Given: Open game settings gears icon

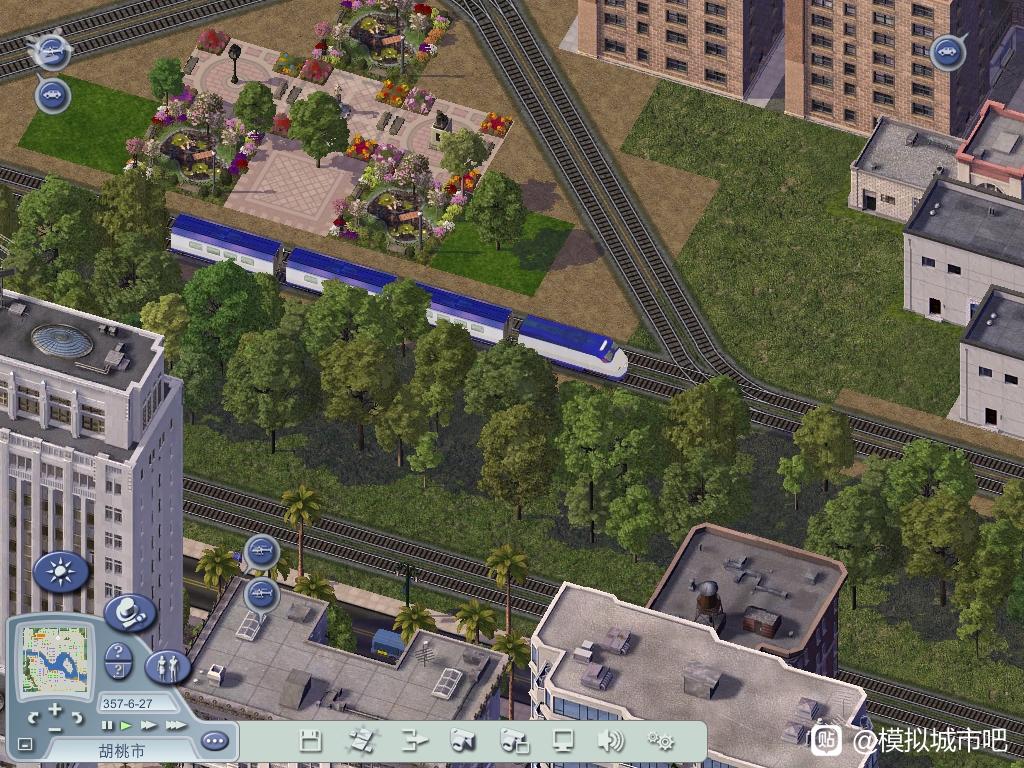Looking at the screenshot, I should click(x=660, y=741).
